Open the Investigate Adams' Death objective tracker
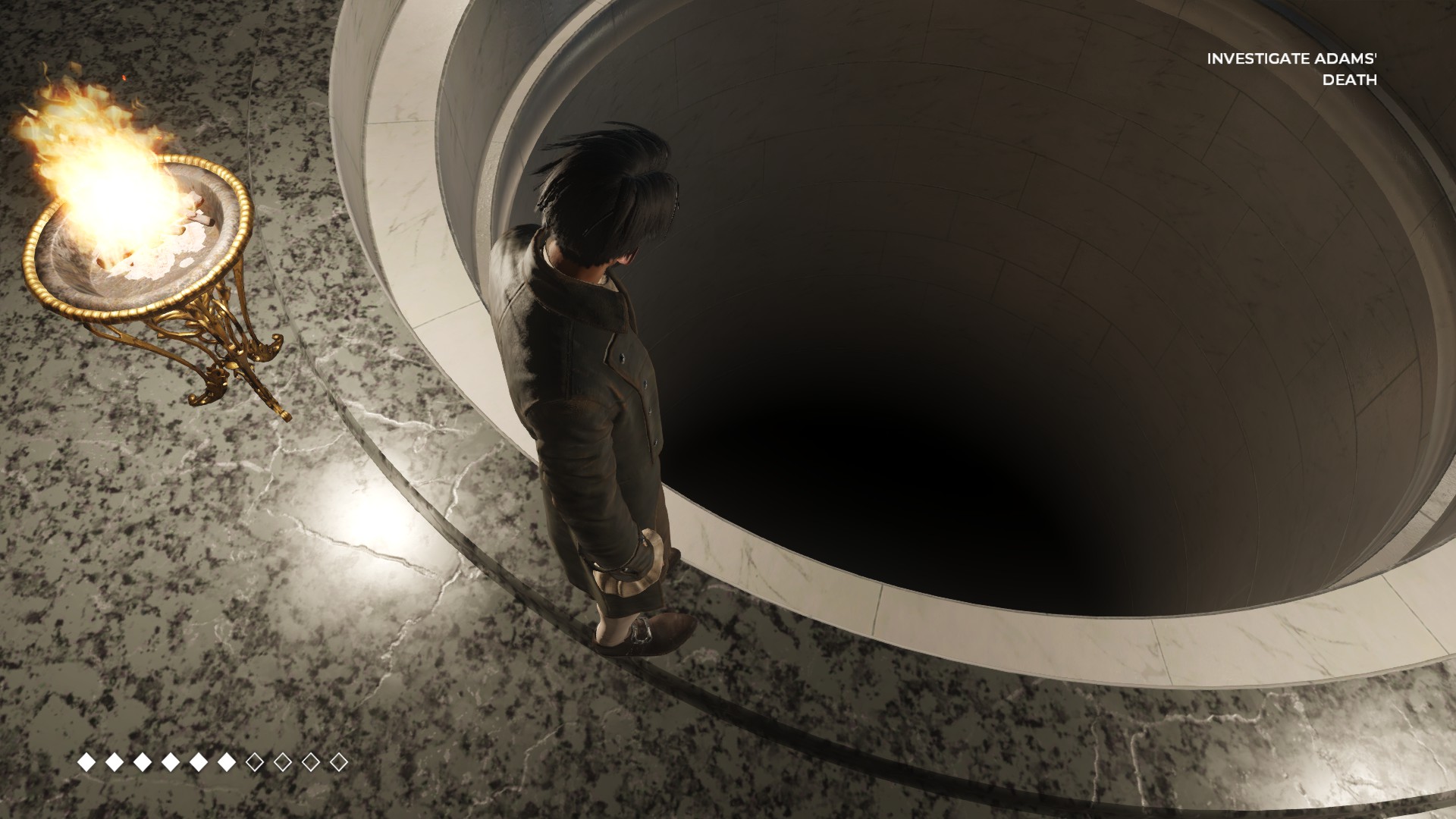Image resolution: width=1456 pixels, height=819 pixels. click(x=1291, y=68)
